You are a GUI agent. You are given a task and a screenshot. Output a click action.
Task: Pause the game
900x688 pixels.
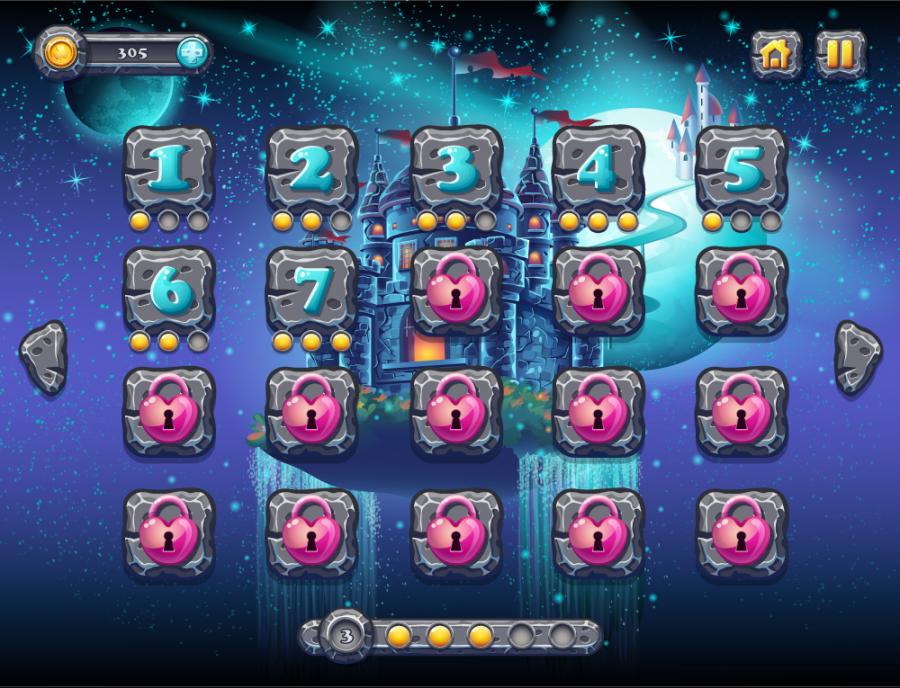click(x=840, y=54)
